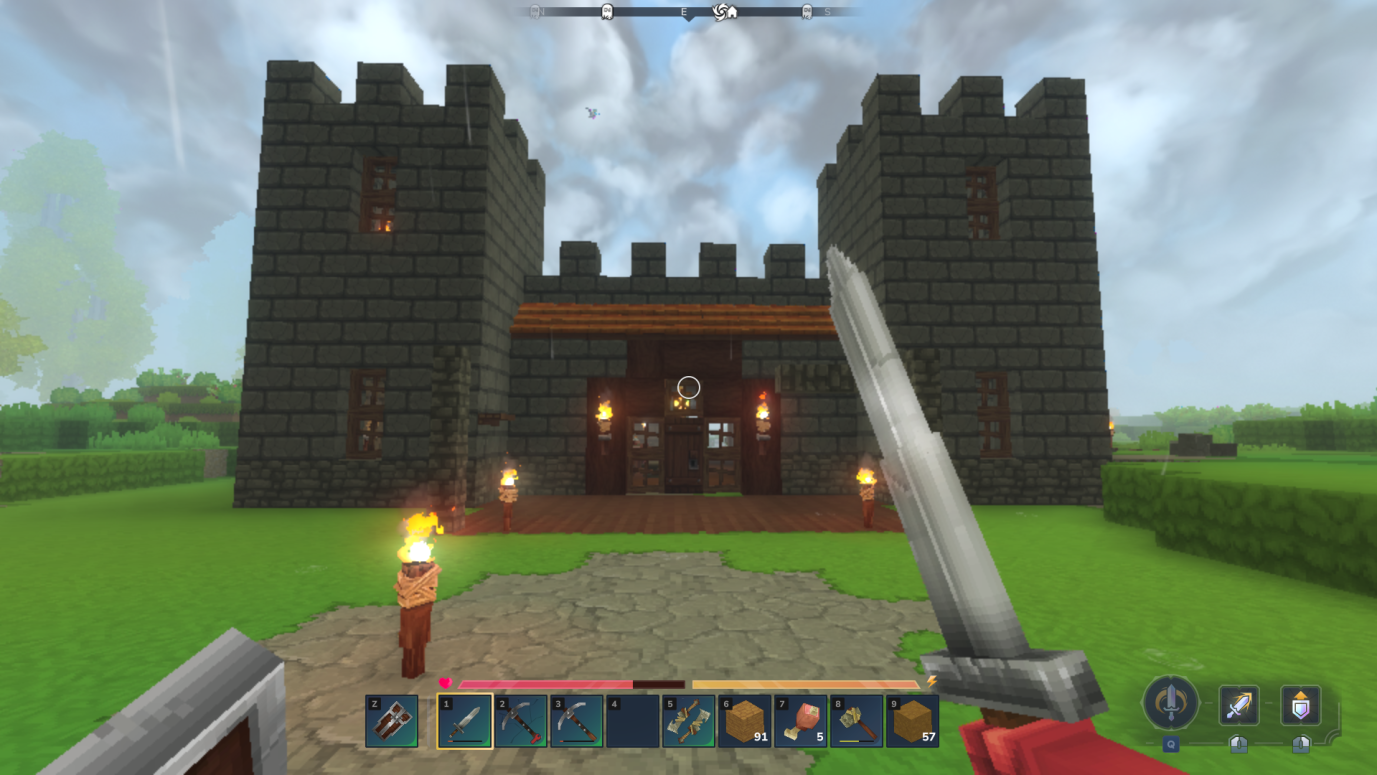Click the home marker on the compass
This screenshot has height=775, width=1377.
pyautogui.click(x=732, y=12)
